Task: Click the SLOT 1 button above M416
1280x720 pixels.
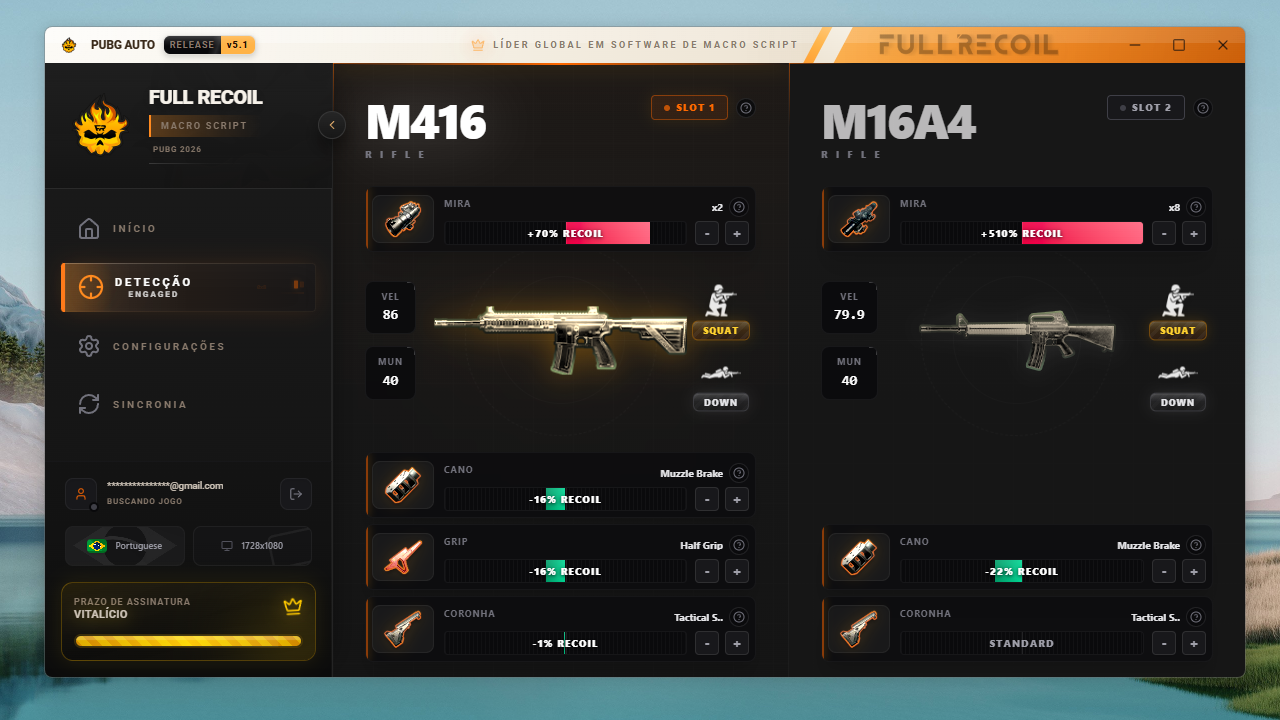Action: (689, 107)
